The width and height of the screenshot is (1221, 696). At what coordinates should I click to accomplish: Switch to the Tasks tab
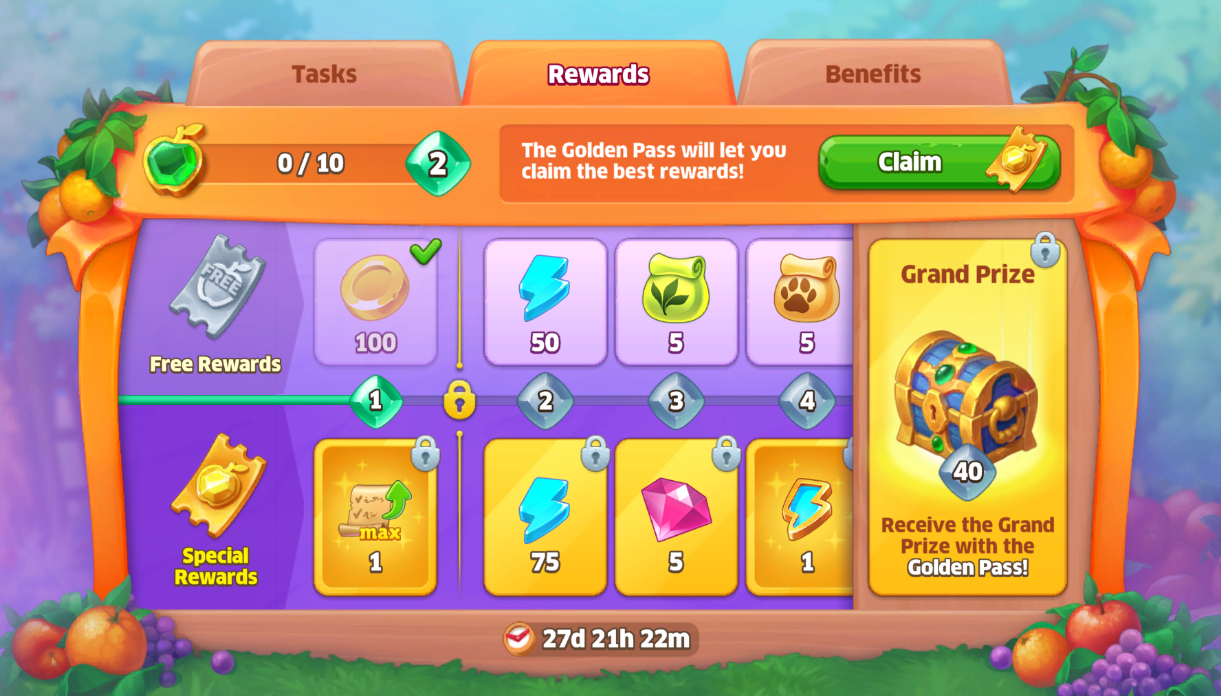click(x=325, y=74)
